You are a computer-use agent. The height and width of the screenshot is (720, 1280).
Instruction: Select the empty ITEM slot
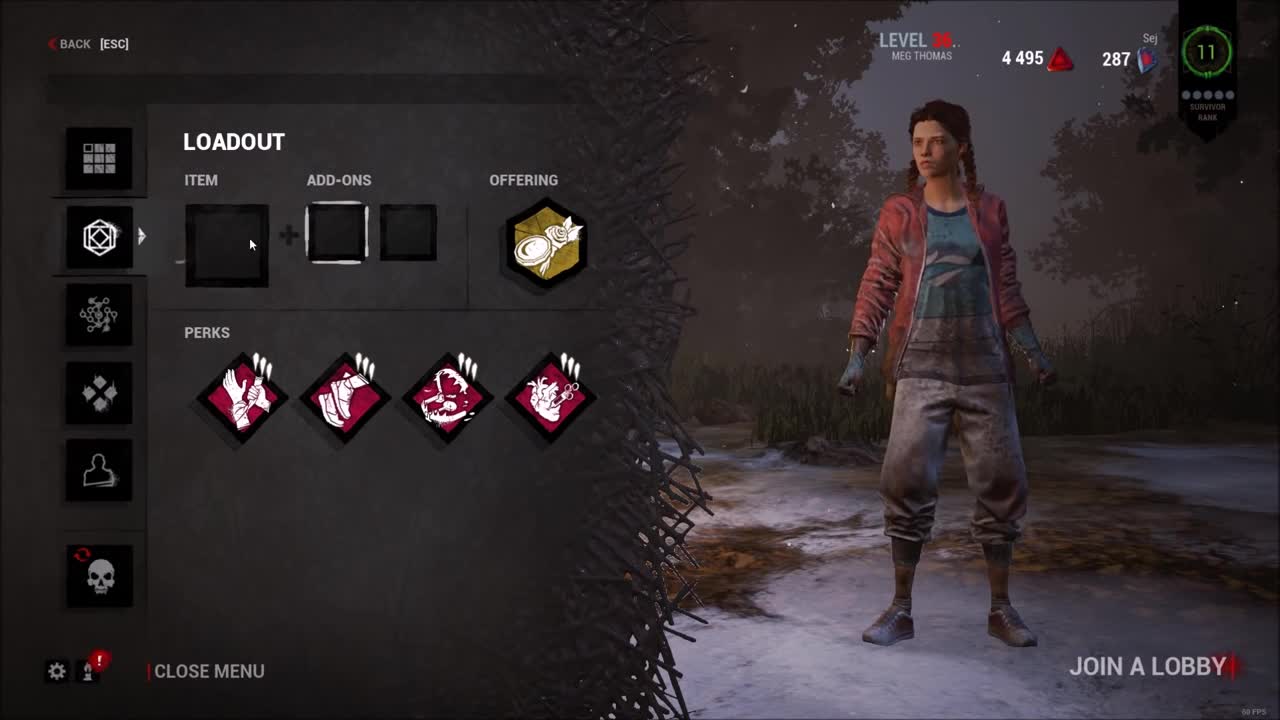click(226, 244)
